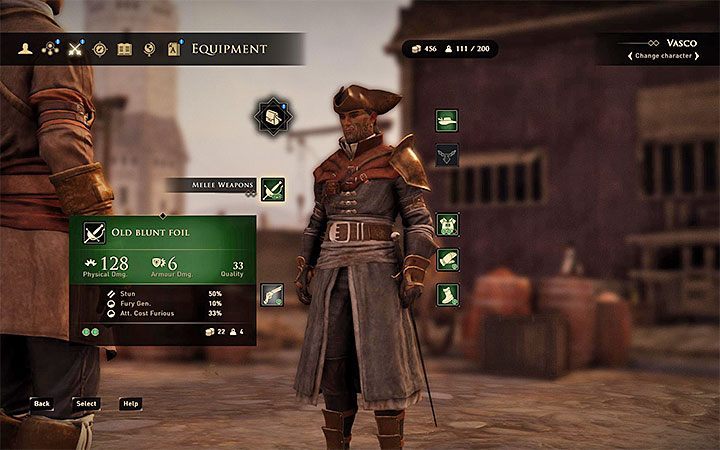Choose the gloves equipment slot
This screenshot has height=450, width=720.
(x=447, y=259)
